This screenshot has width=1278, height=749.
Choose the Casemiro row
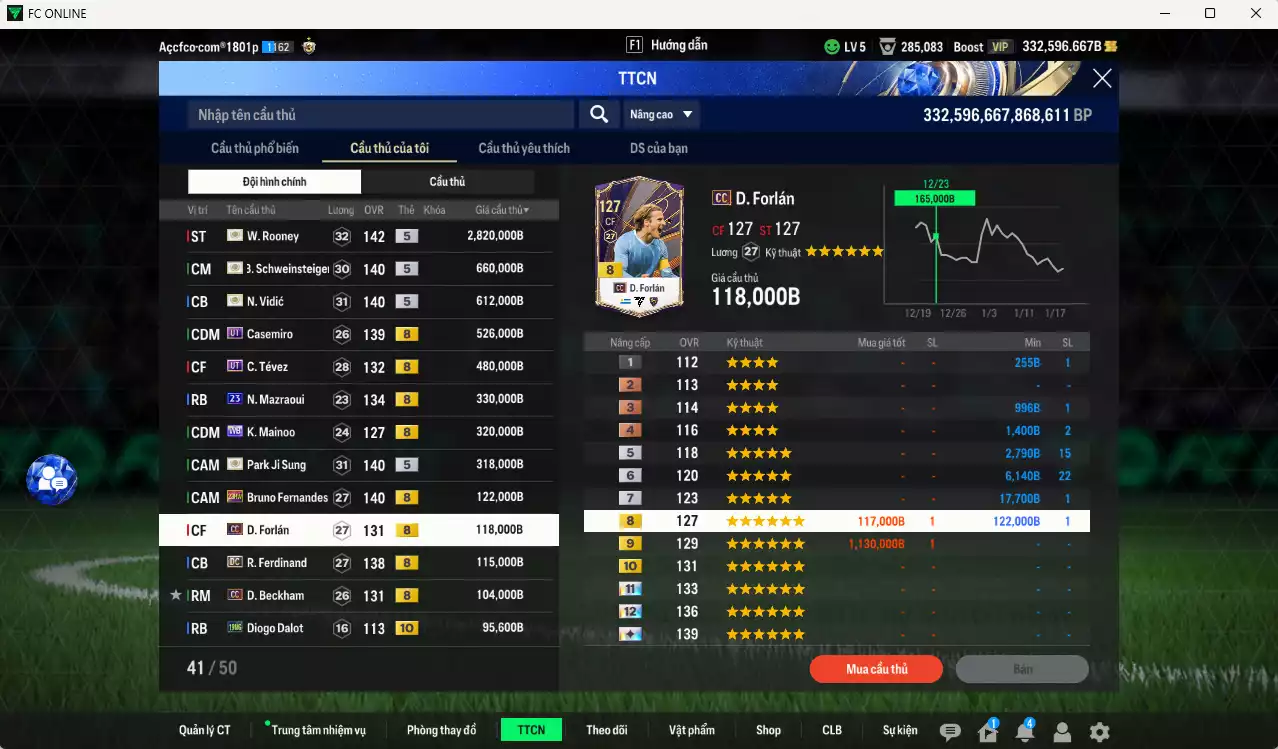pyautogui.click(x=358, y=334)
